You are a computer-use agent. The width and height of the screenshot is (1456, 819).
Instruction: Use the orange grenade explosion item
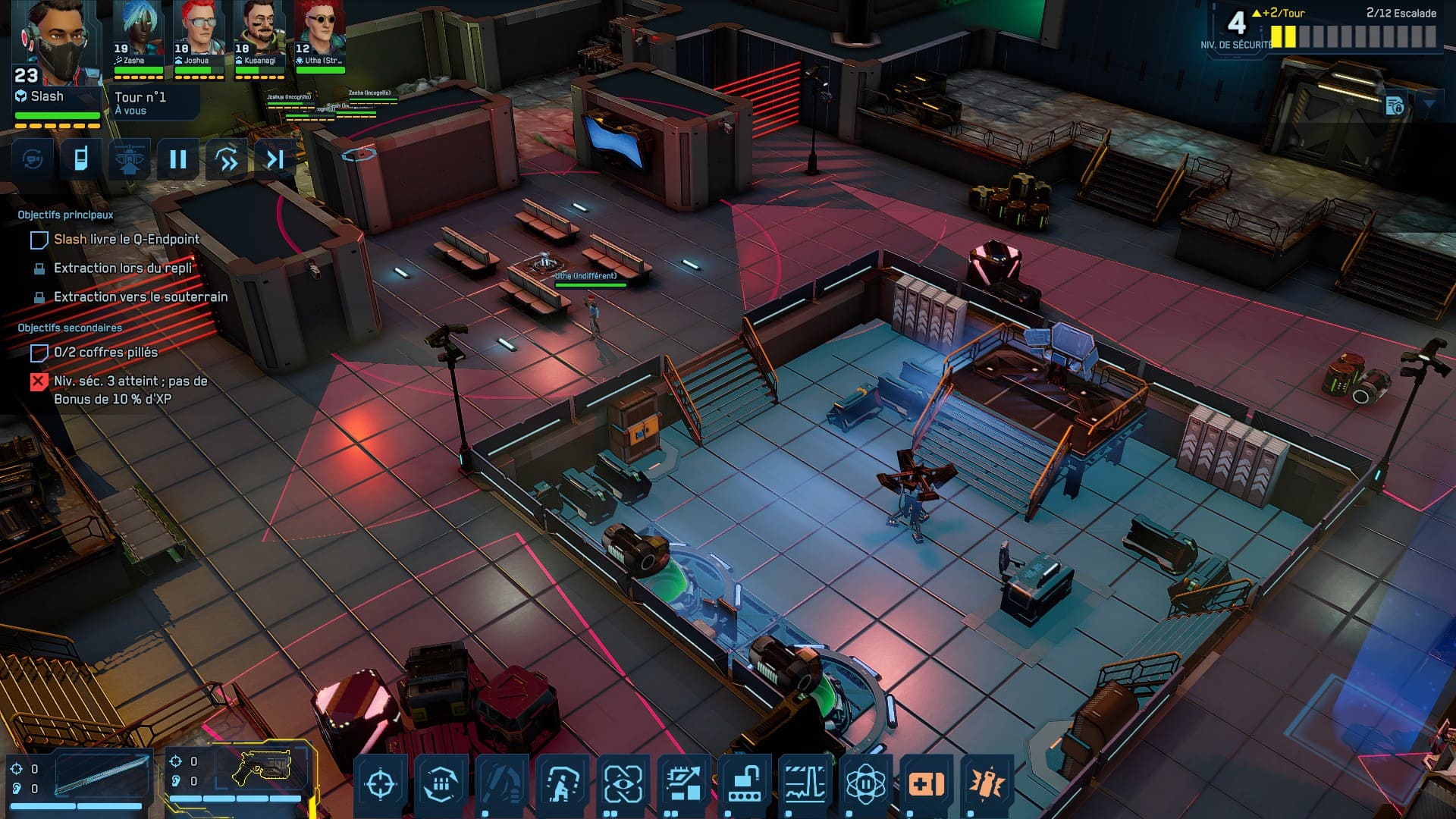987,783
